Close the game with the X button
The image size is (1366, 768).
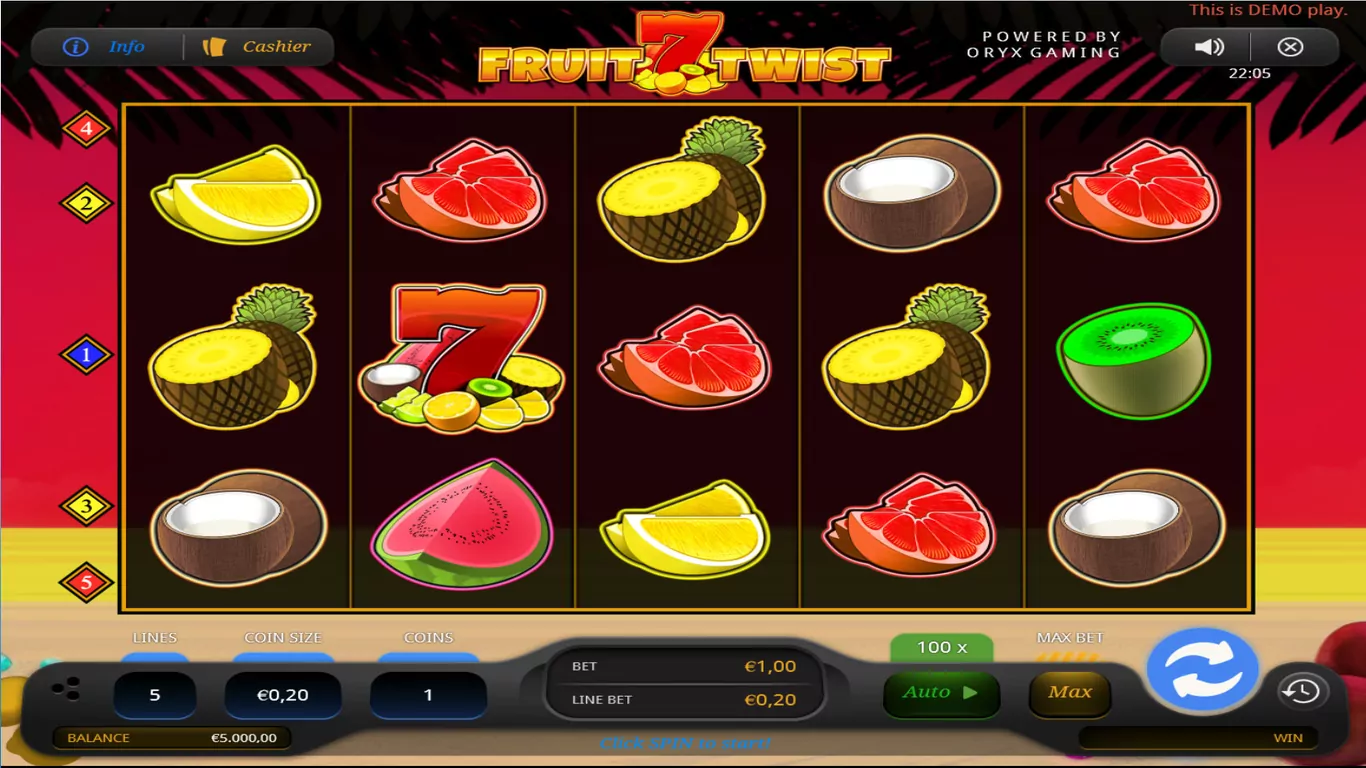click(x=1290, y=47)
